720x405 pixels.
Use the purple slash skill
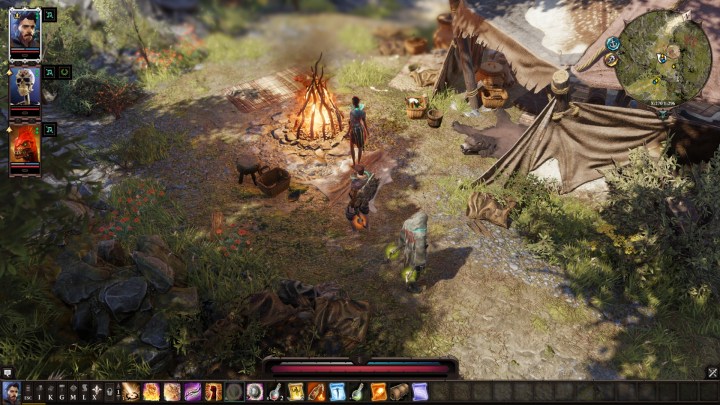[192, 392]
